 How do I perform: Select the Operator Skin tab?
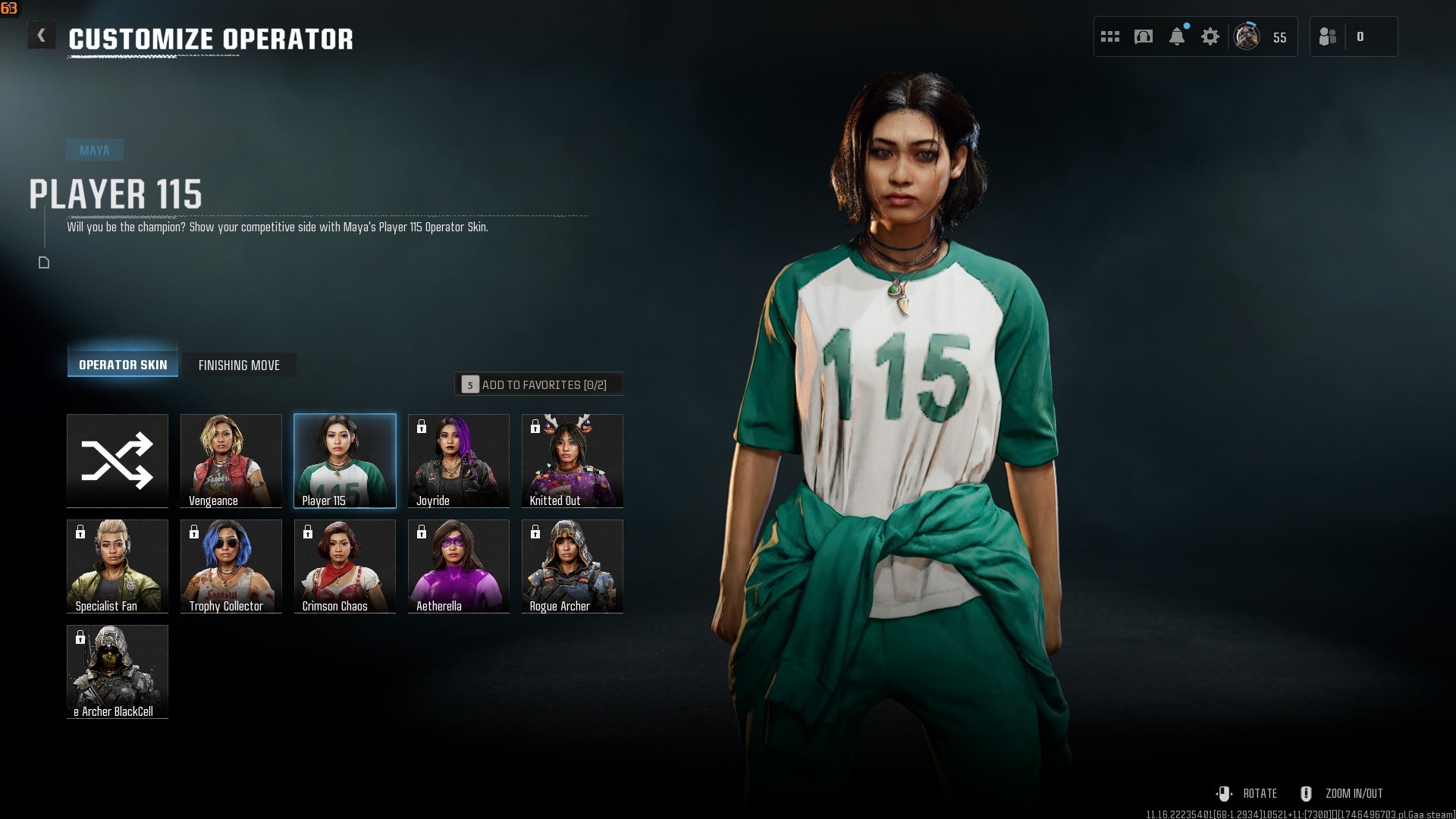[x=123, y=365]
